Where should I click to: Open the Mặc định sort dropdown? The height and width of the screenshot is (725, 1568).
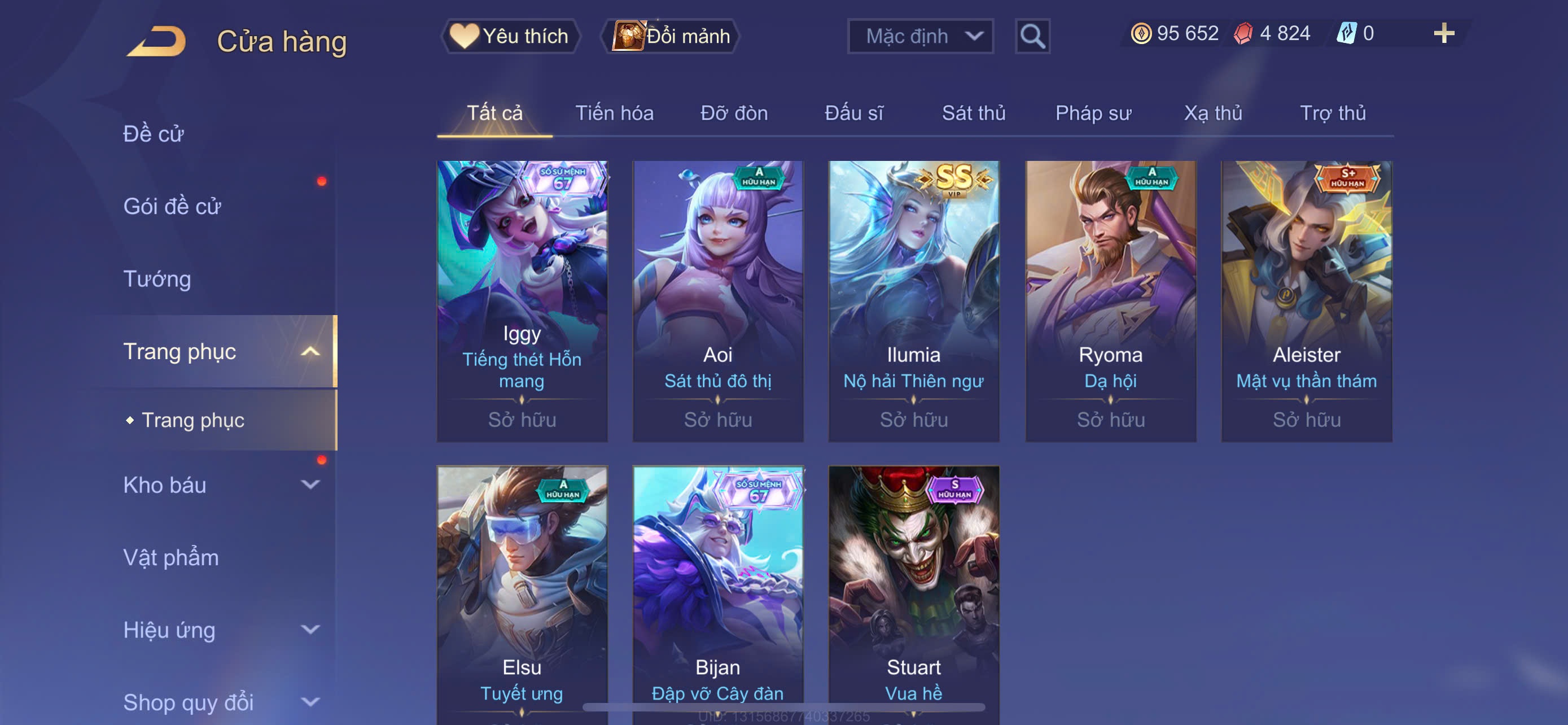[x=919, y=37]
